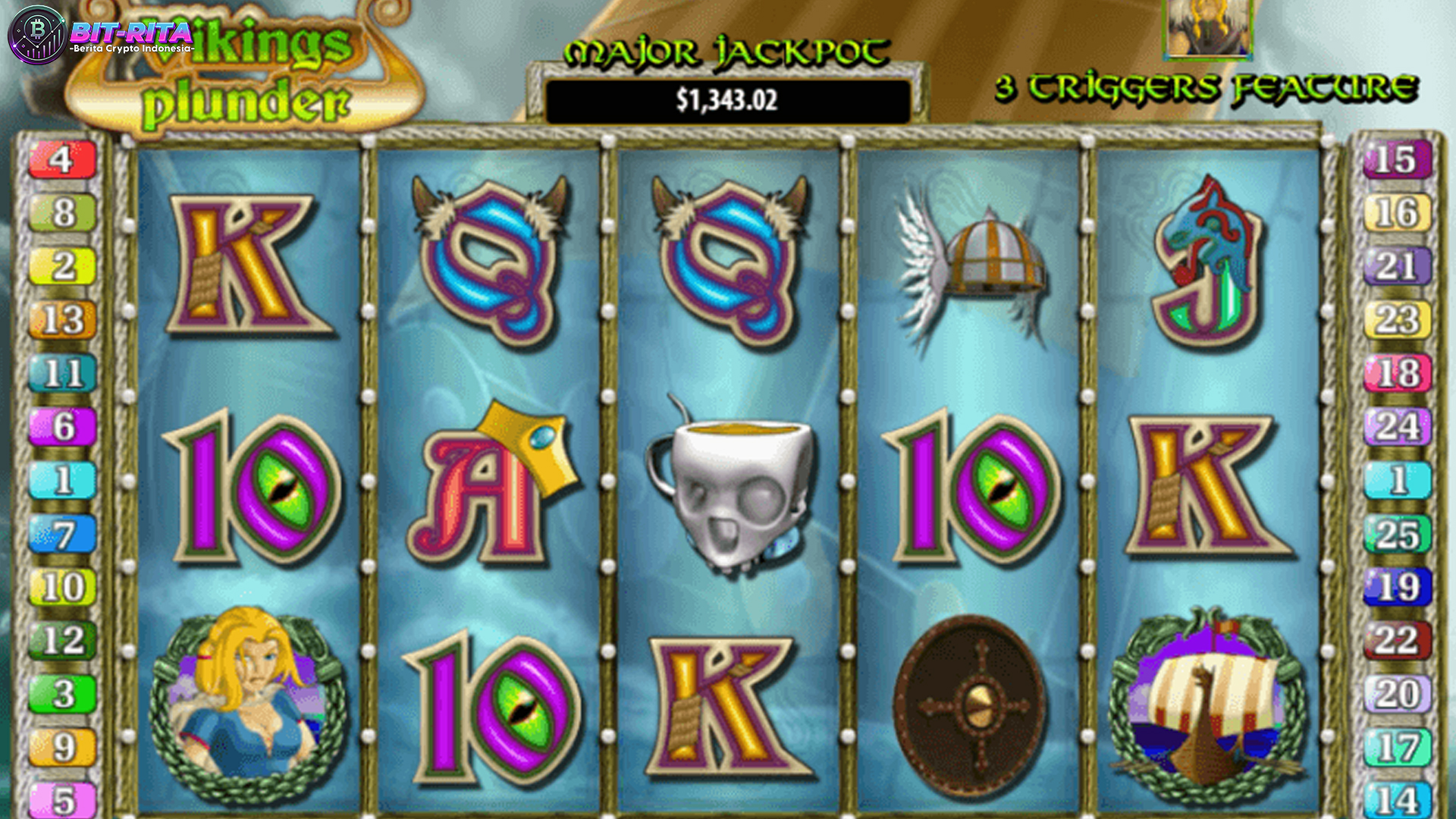Select the blue payline 19 marker

click(1397, 587)
